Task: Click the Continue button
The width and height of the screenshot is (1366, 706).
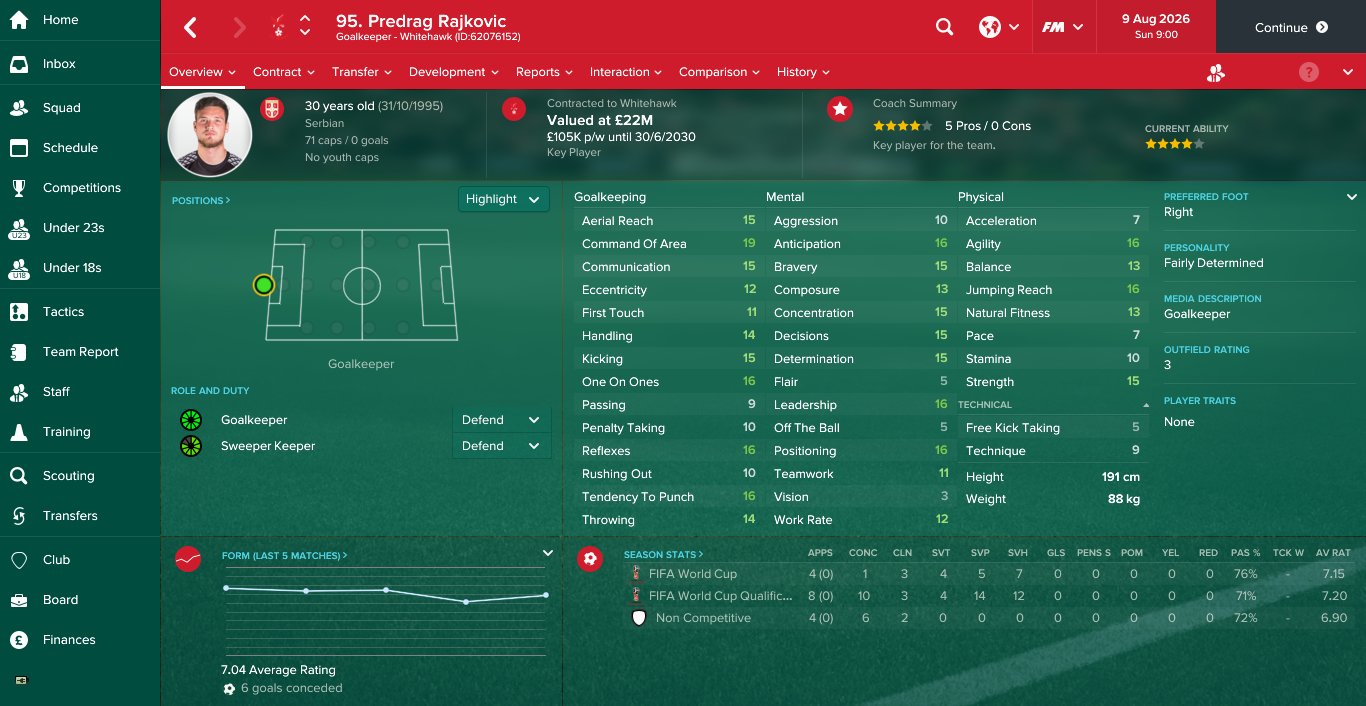Action: (1290, 27)
